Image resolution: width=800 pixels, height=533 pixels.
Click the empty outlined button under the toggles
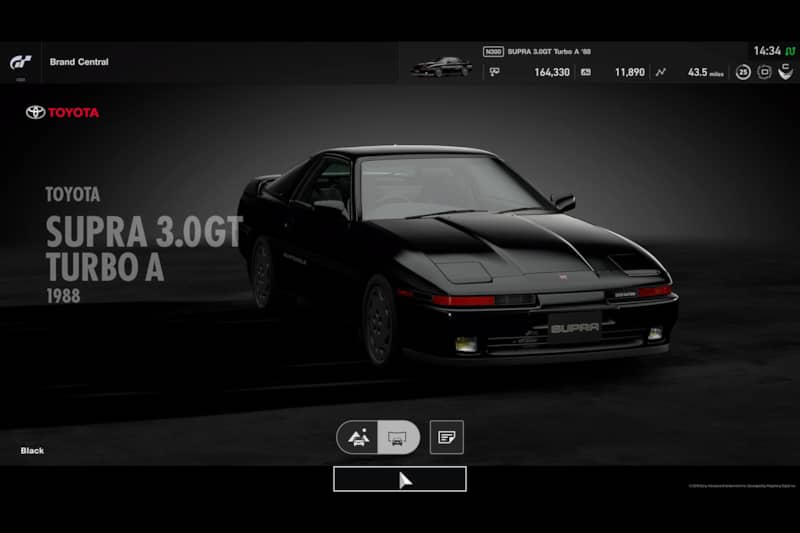[x=400, y=479]
